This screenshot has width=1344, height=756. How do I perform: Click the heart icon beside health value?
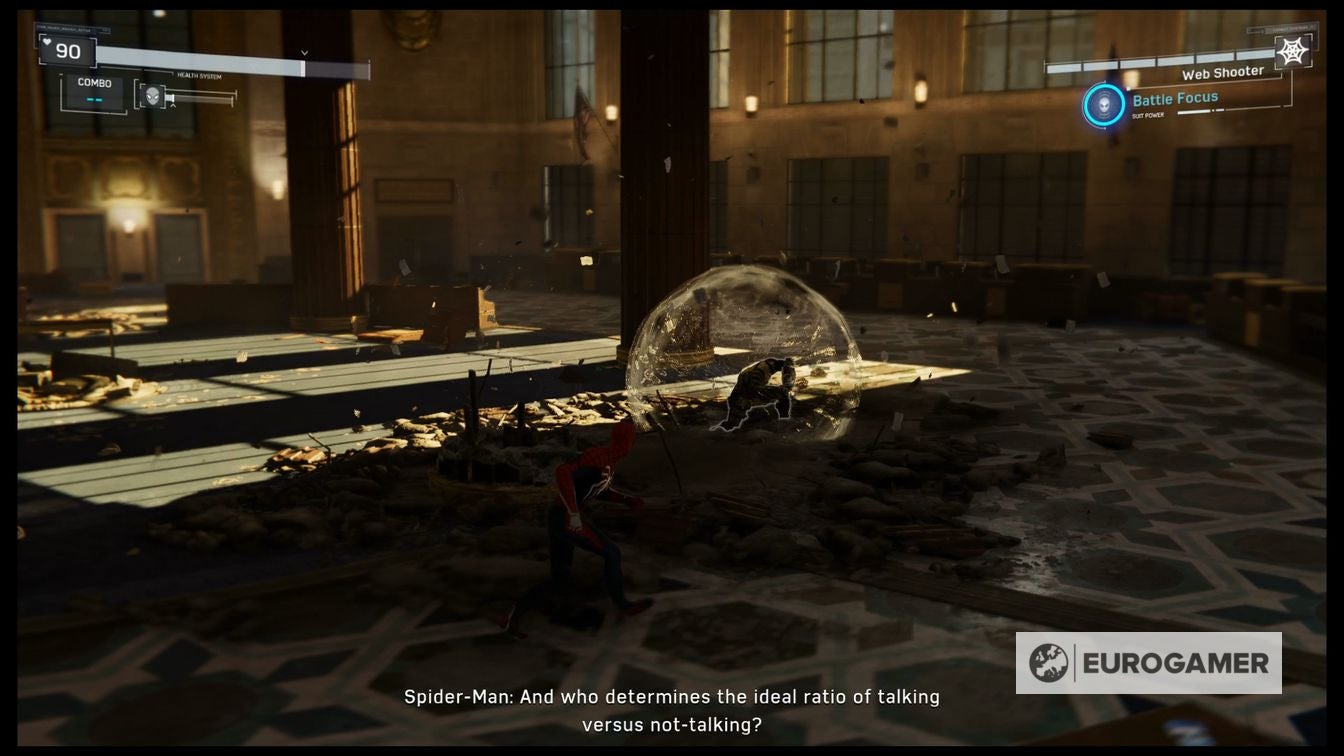47,42
